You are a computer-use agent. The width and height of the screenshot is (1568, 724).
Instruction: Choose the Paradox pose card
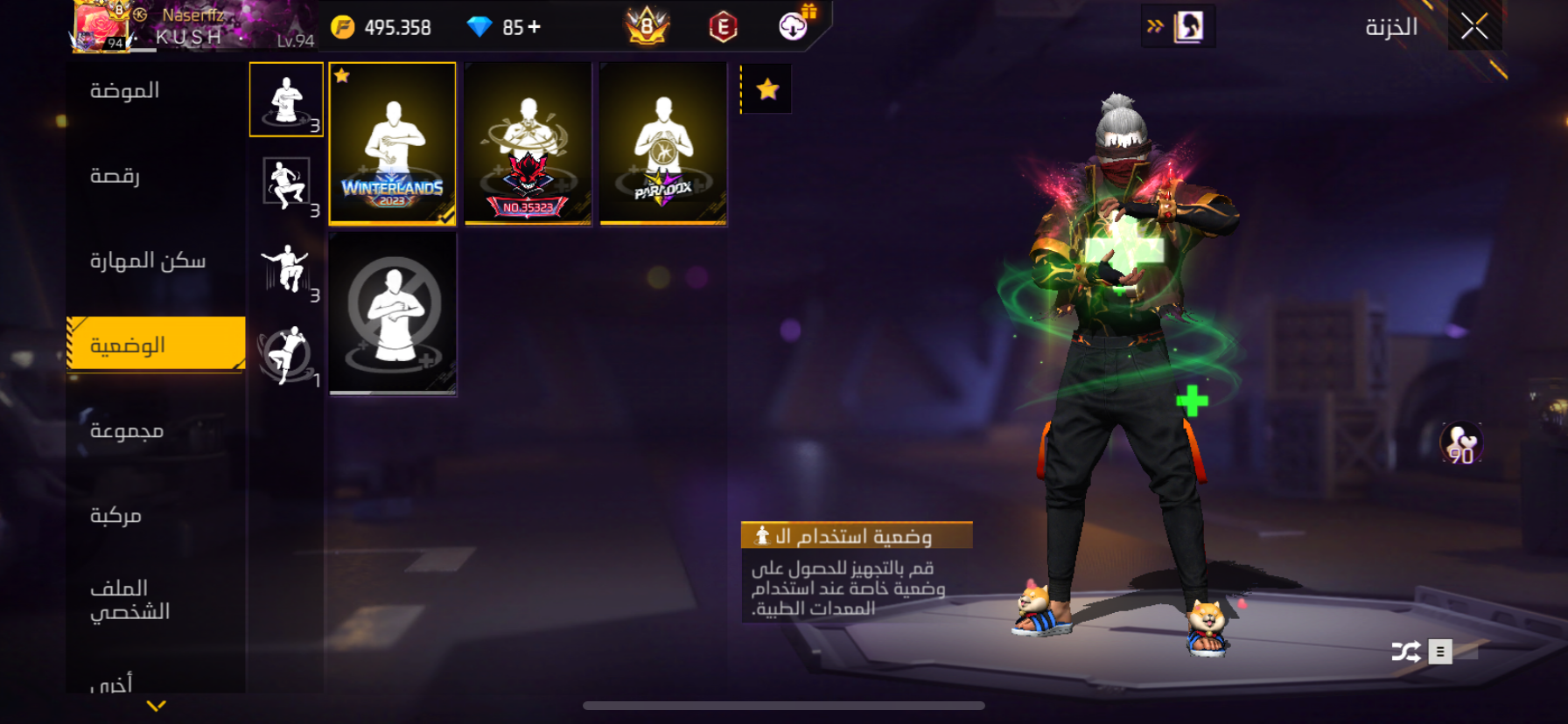(x=663, y=144)
